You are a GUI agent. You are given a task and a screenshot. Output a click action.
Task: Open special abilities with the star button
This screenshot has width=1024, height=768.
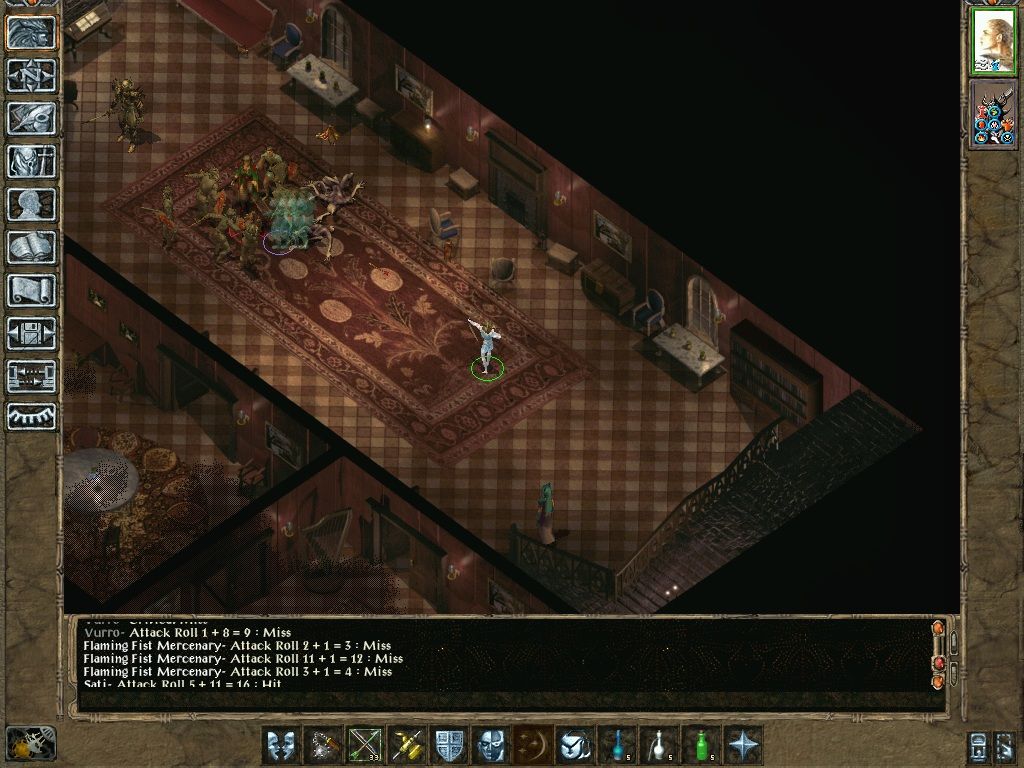pyautogui.click(x=743, y=745)
